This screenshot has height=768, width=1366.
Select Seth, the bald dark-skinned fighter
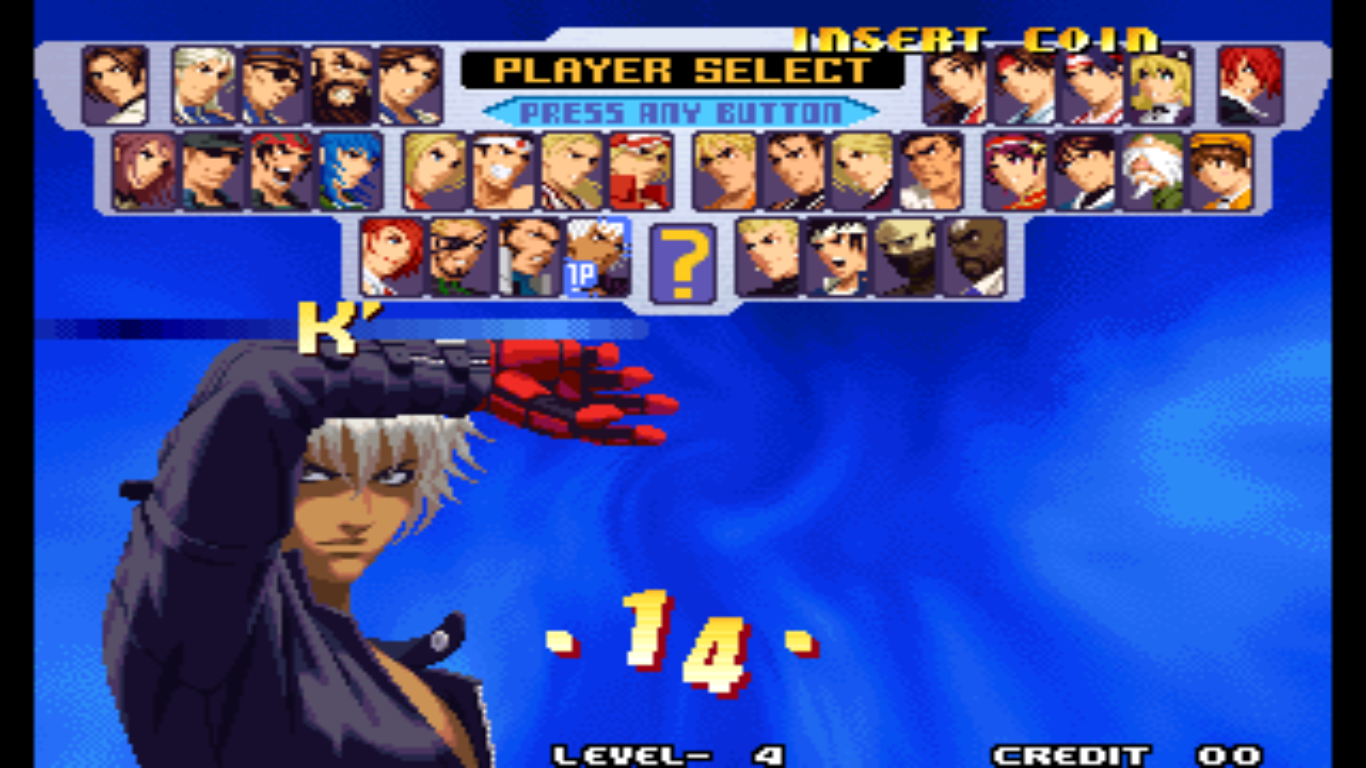975,257
